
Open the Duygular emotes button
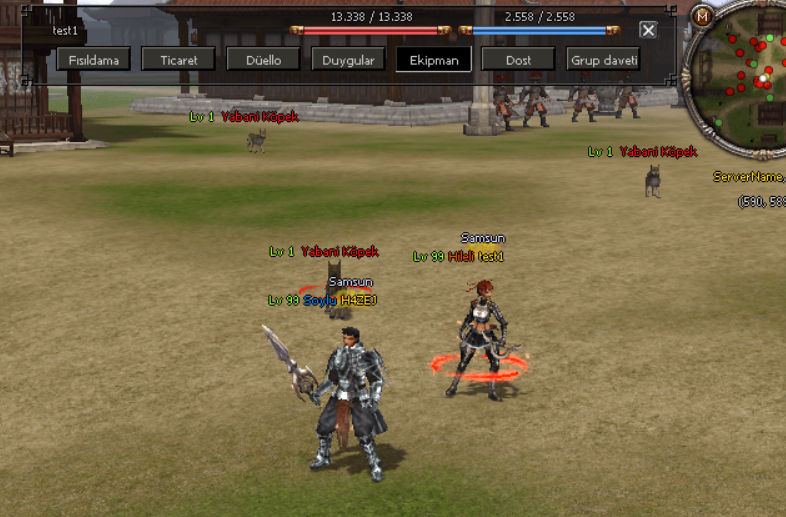[x=348, y=60]
